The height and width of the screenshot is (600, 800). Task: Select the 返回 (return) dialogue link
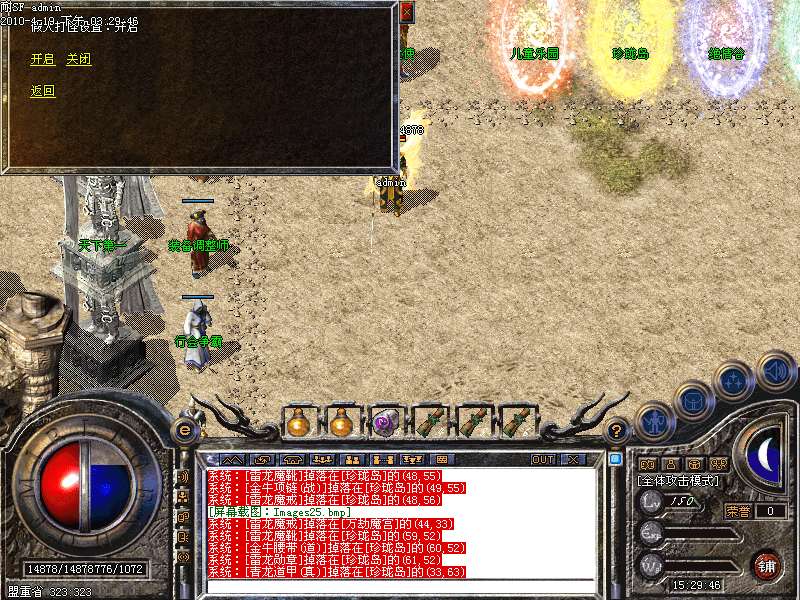click(x=42, y=91)
